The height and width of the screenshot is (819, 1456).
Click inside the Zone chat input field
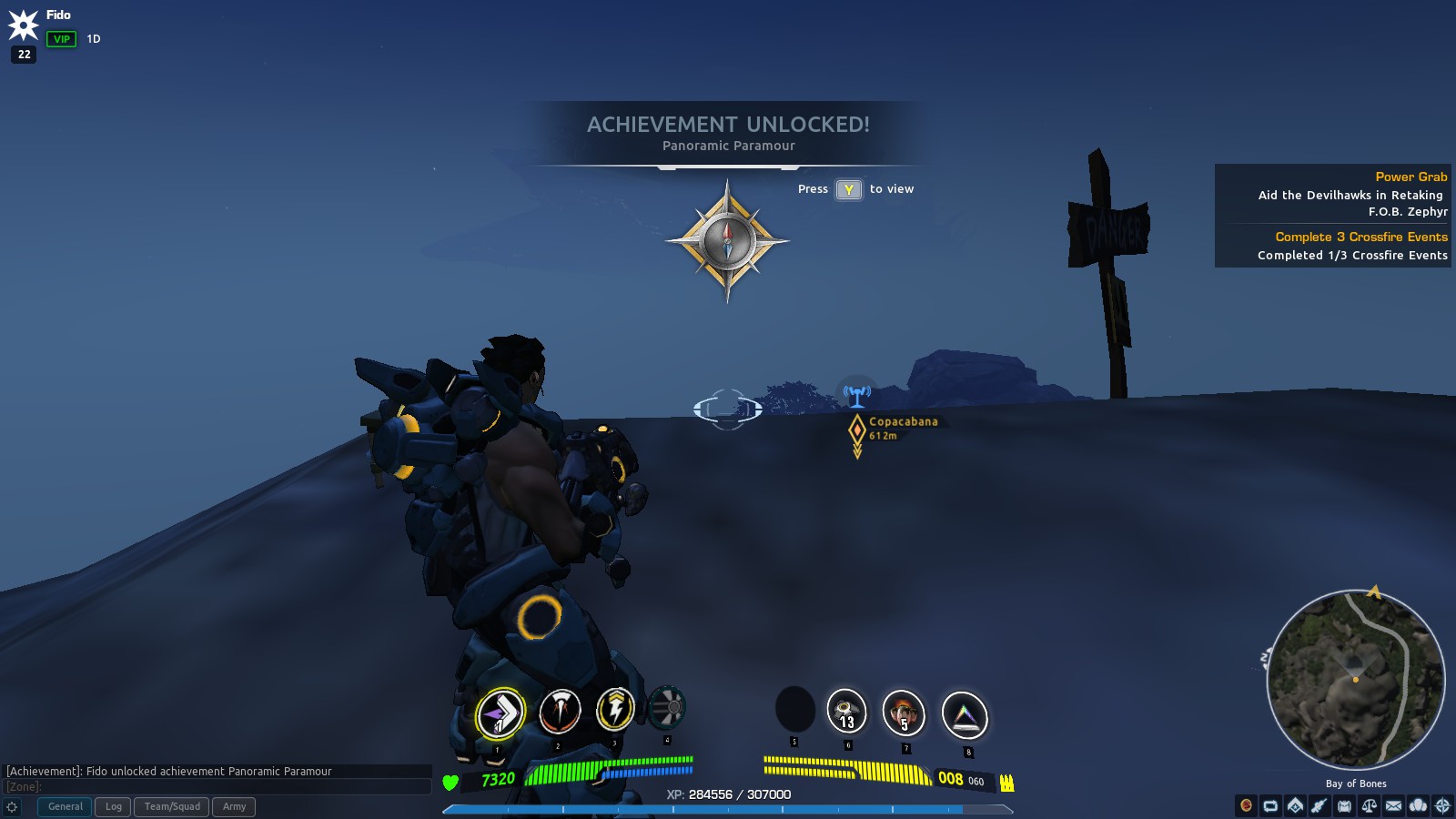[218, 786]
